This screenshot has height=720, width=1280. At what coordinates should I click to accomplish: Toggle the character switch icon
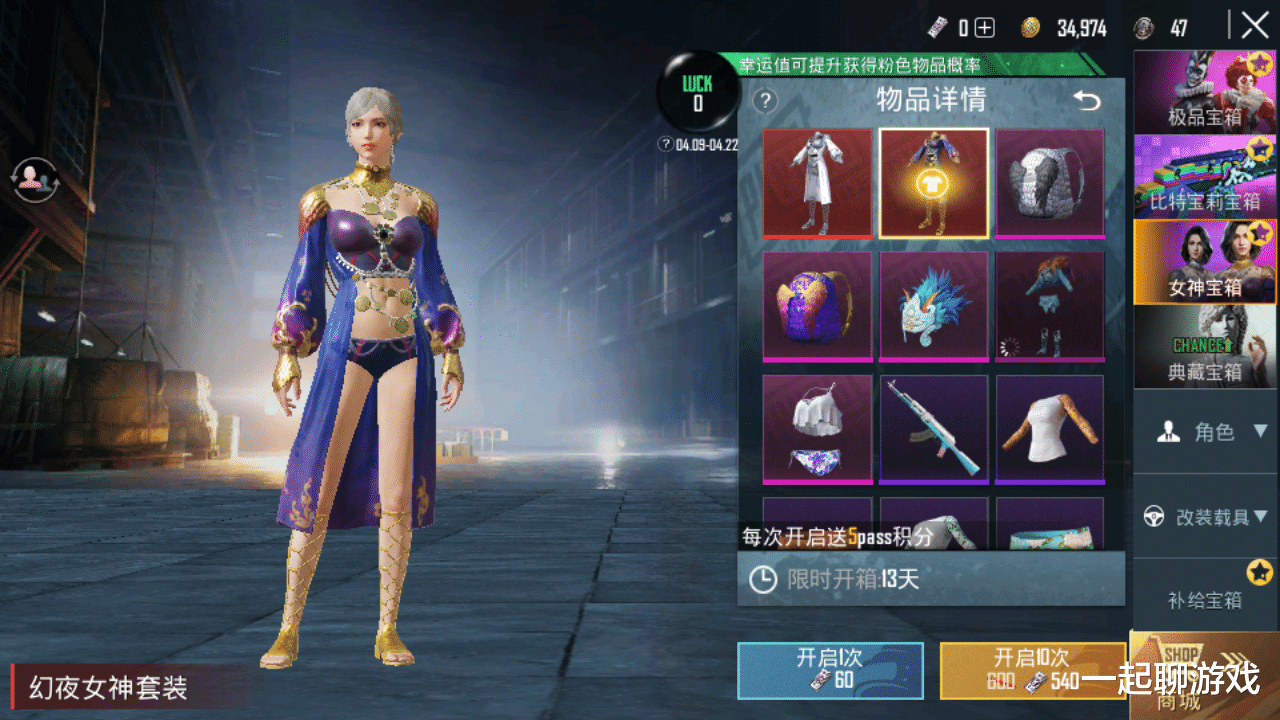tap(37, 178)
